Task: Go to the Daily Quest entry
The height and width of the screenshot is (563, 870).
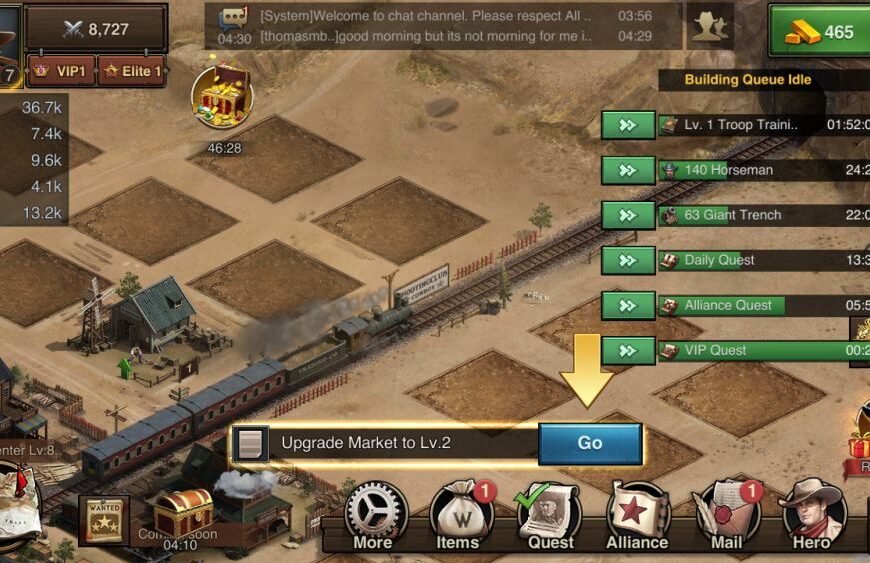Action: [x=628, y=260]
